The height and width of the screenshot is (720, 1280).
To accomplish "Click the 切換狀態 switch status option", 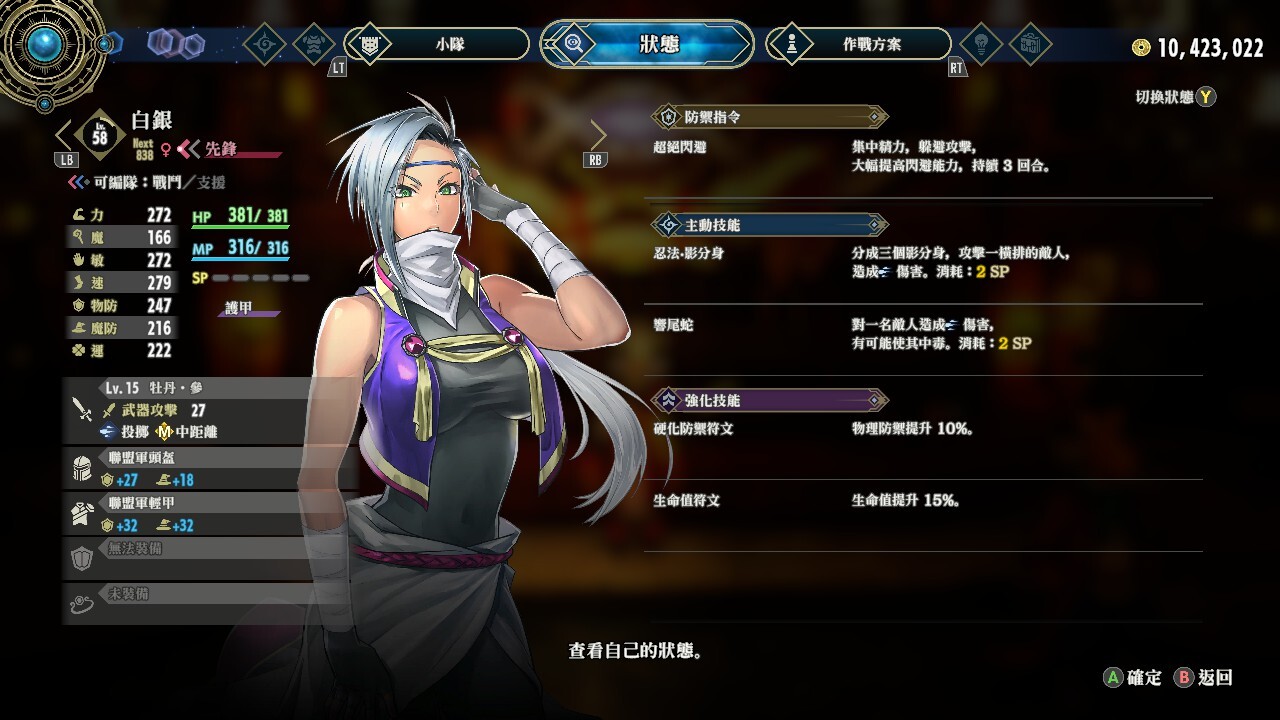I will click(1175, 97).
